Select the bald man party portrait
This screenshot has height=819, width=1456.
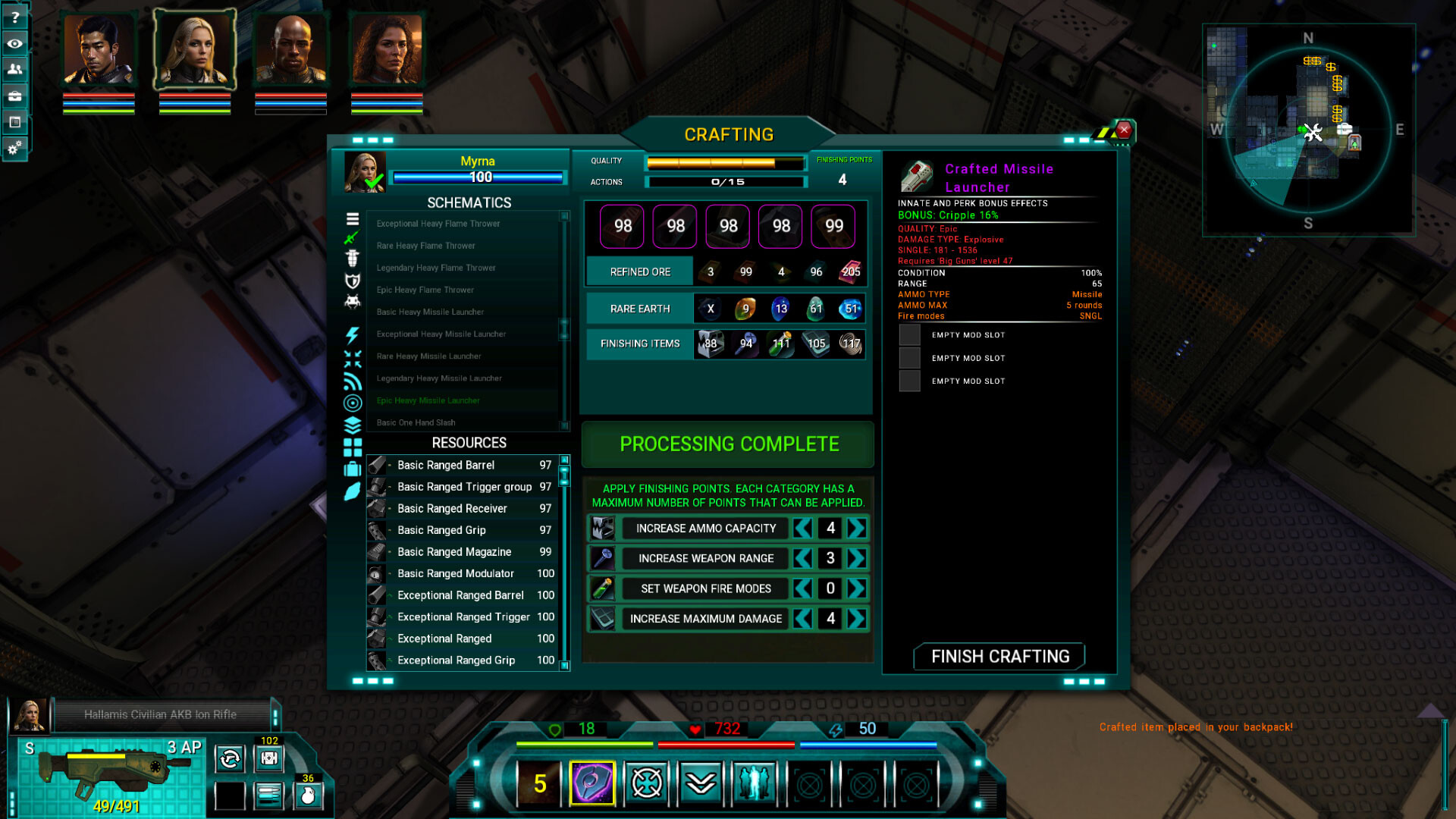coord(290,50)
